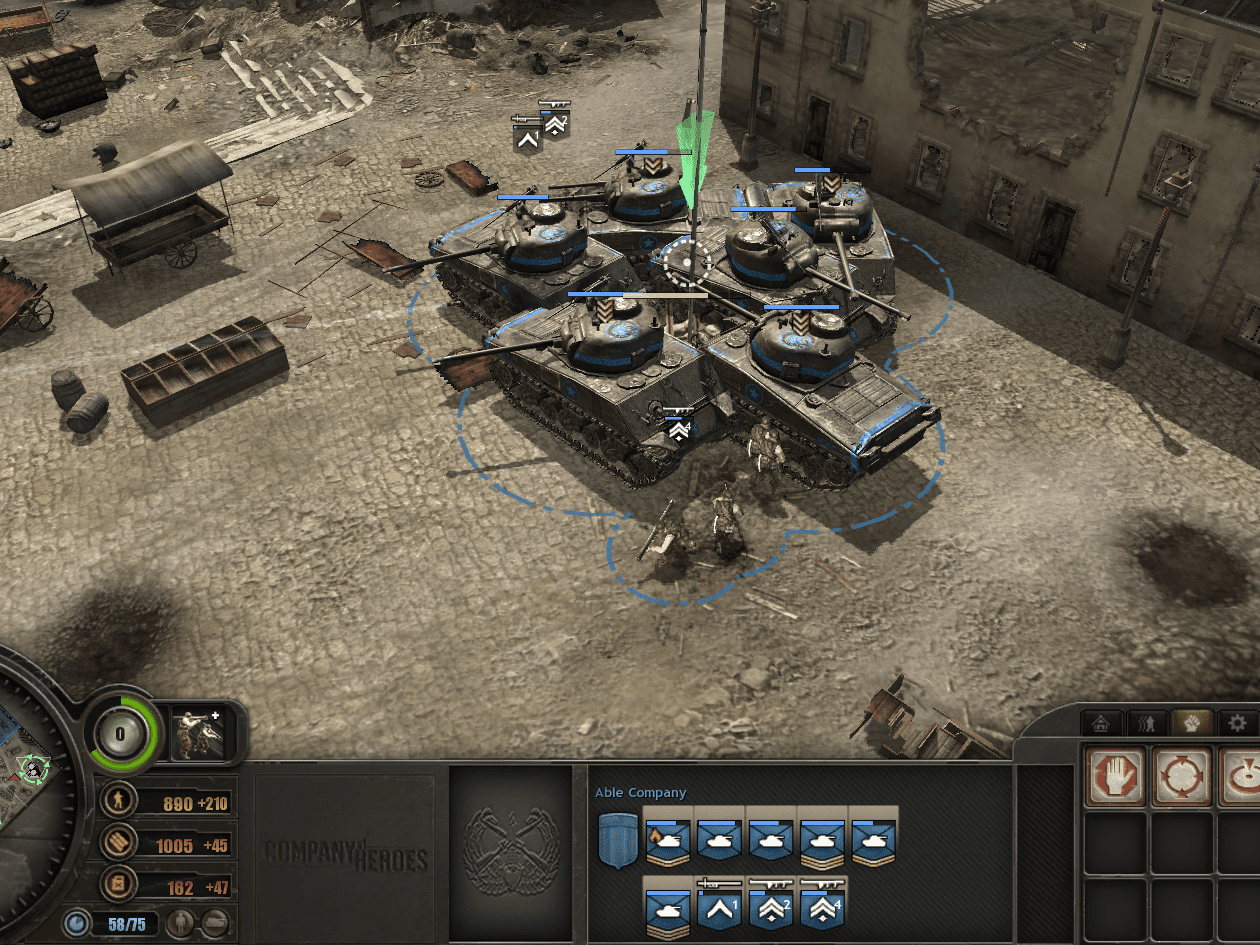Select the infantry squad card numbered 4
This screenshot has width=1260, height=945.
point(822,905)
